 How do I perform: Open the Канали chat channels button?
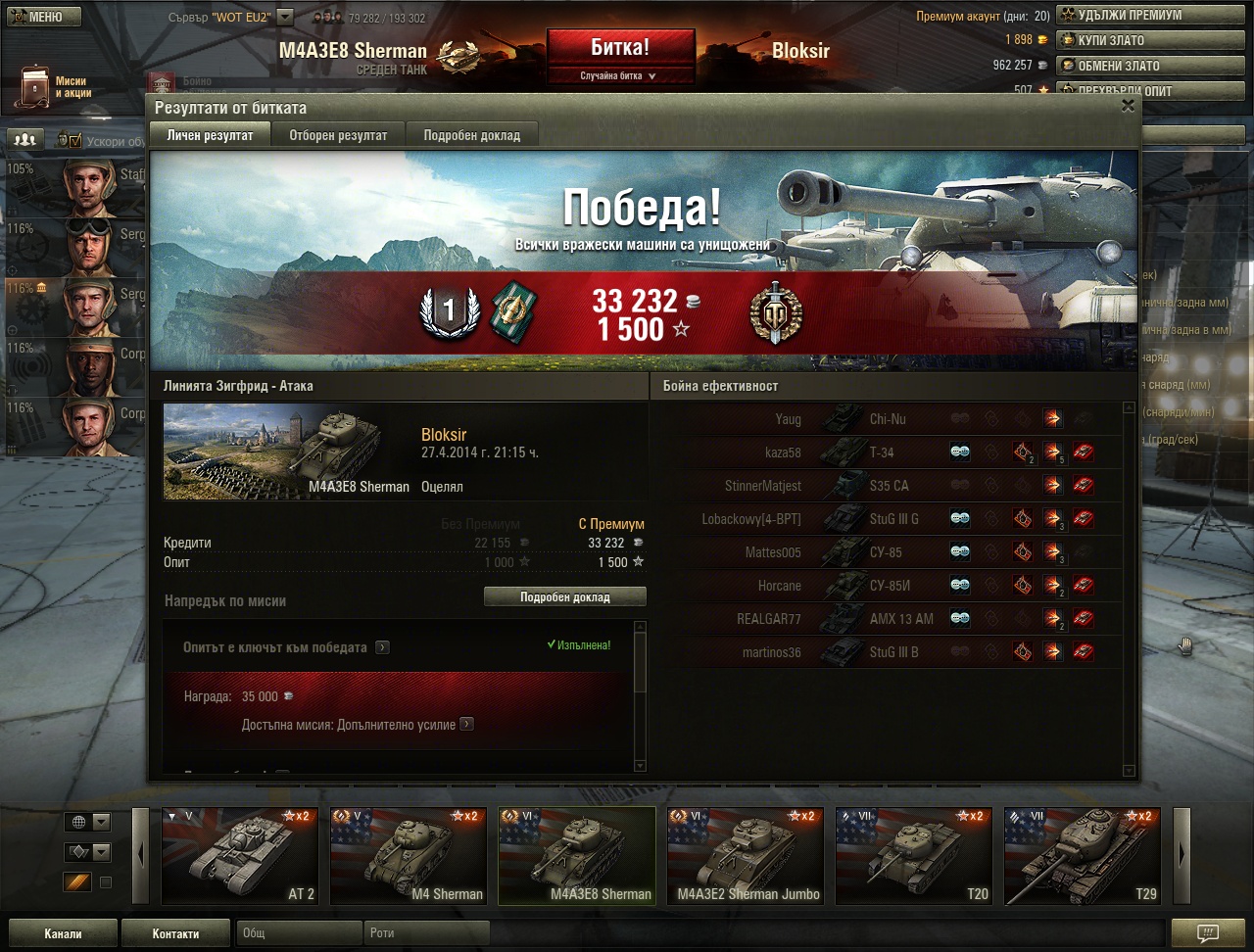(63, 933)
